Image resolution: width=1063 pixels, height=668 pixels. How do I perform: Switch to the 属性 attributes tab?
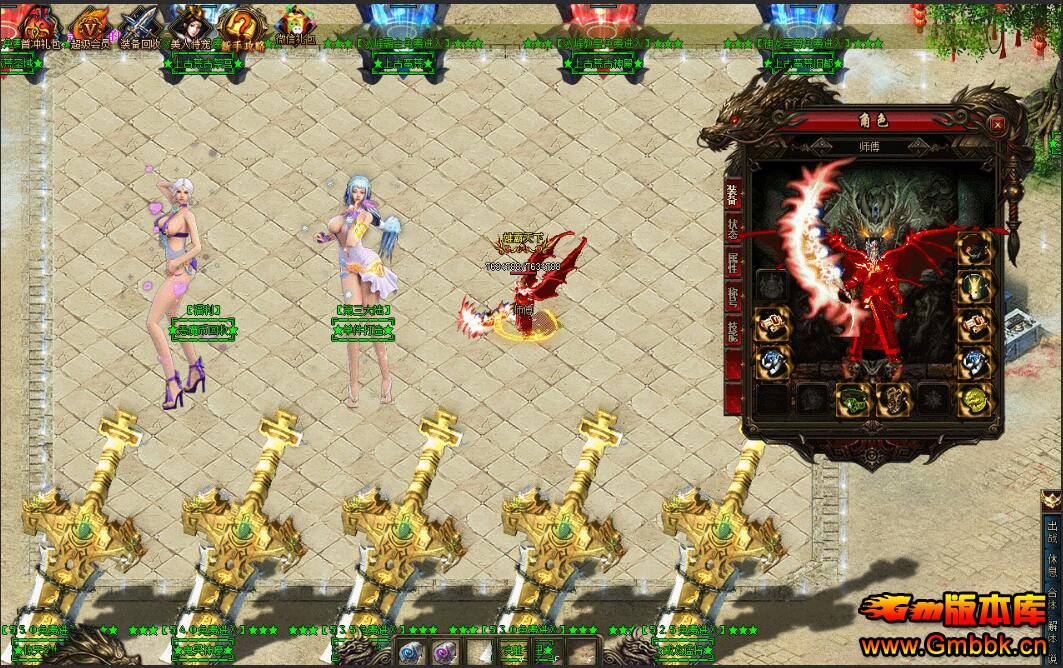(x=733, y=264)
